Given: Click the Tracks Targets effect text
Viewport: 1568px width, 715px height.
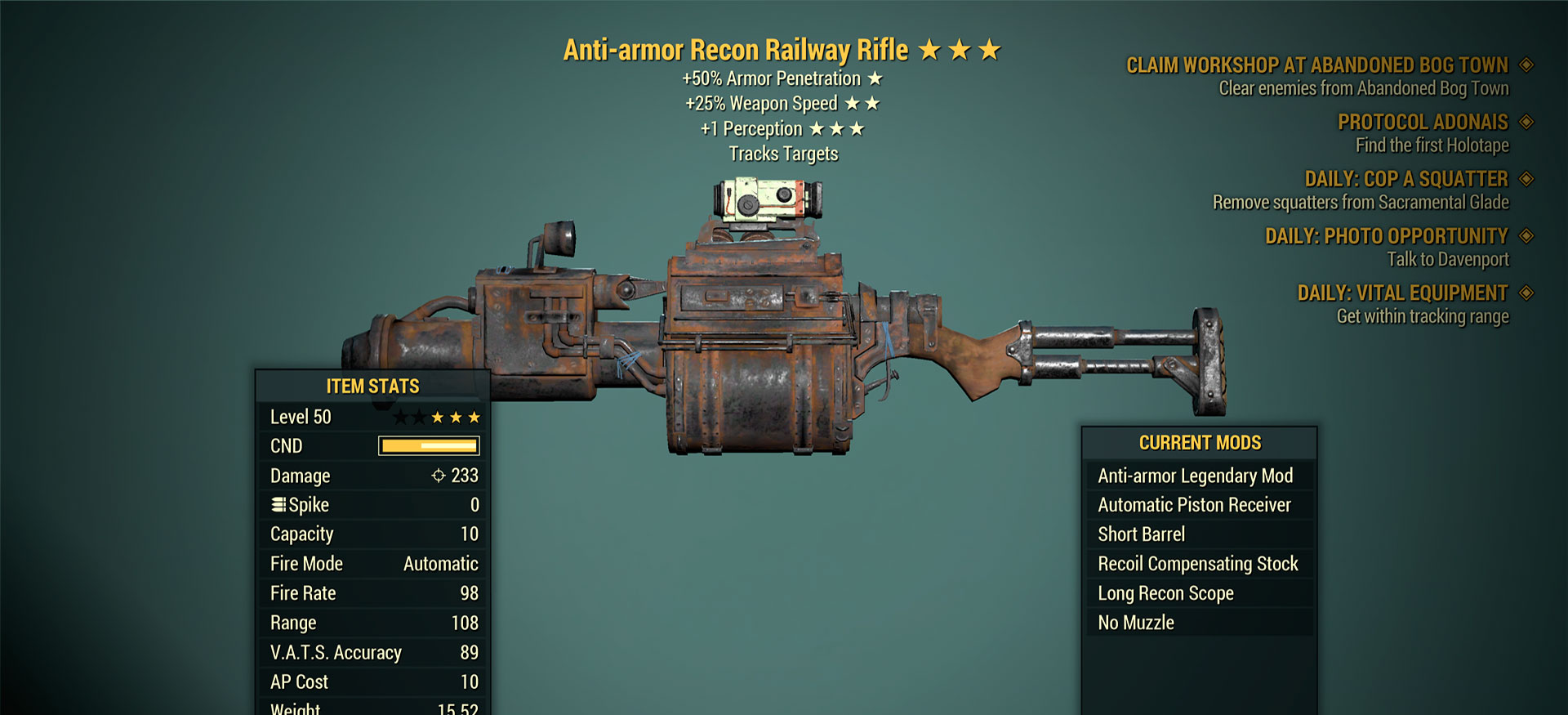Looking at the screenshot, I should (785, 153).
